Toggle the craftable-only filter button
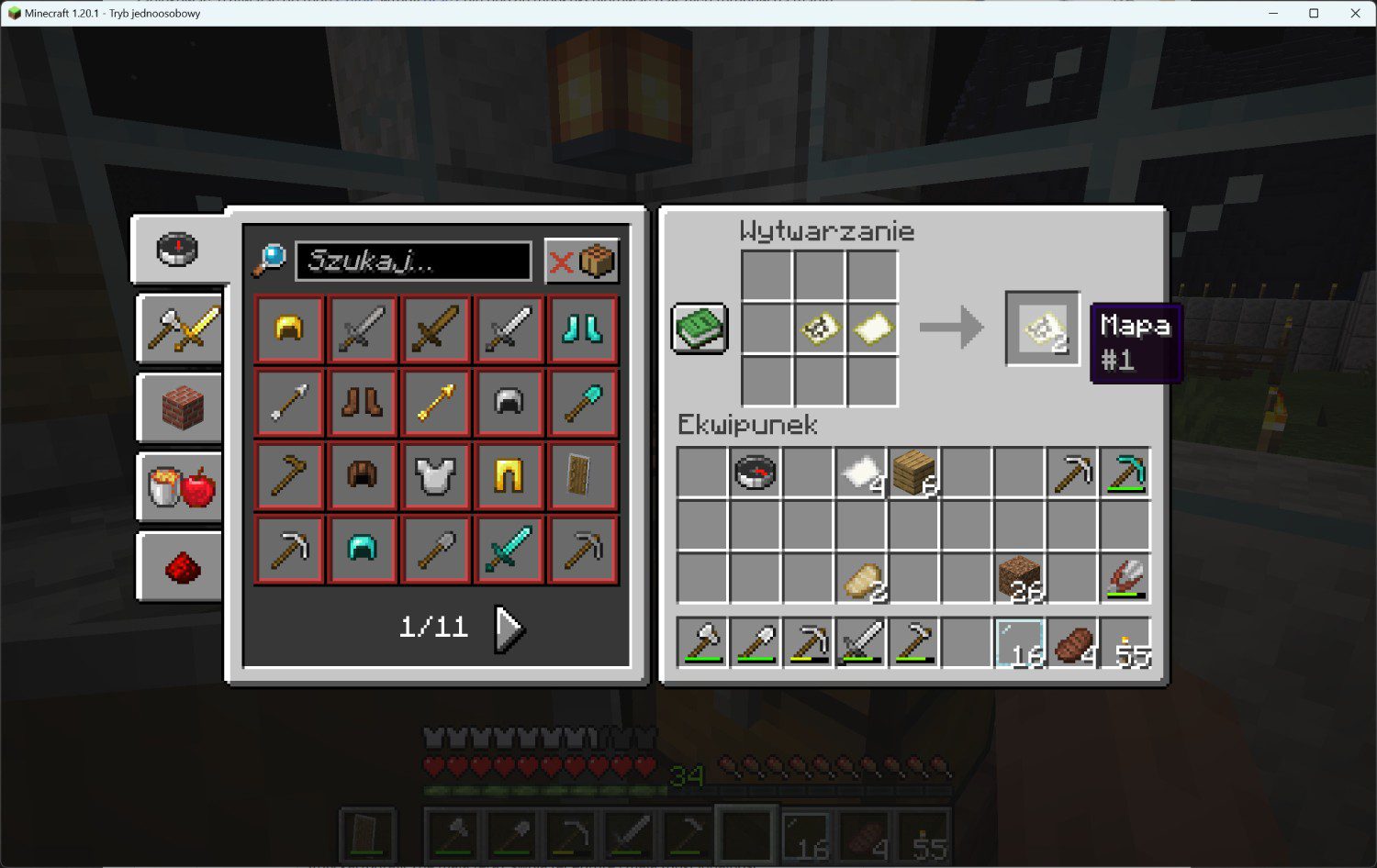Screen dimensions: 1377x868 tap(581, 262)
